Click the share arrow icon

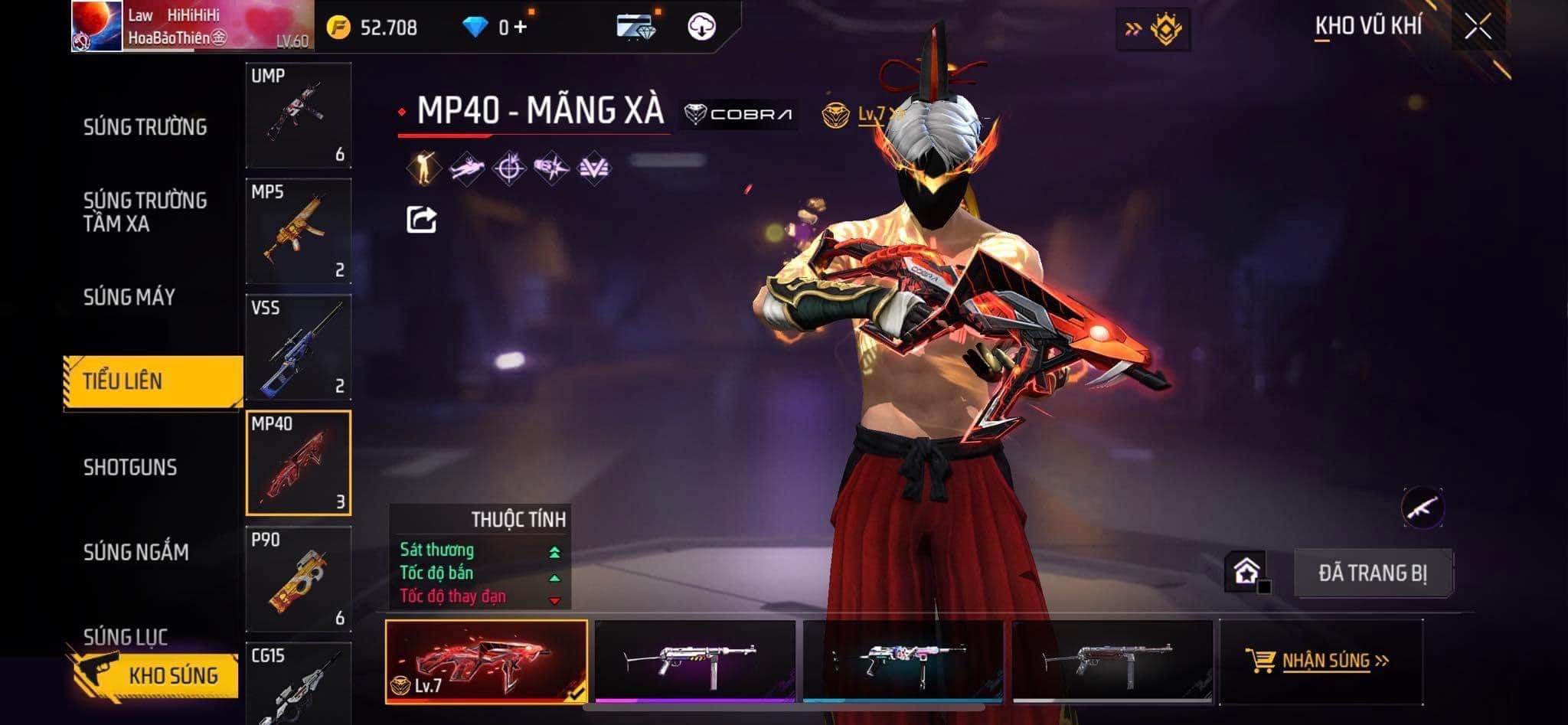[421, 220]
